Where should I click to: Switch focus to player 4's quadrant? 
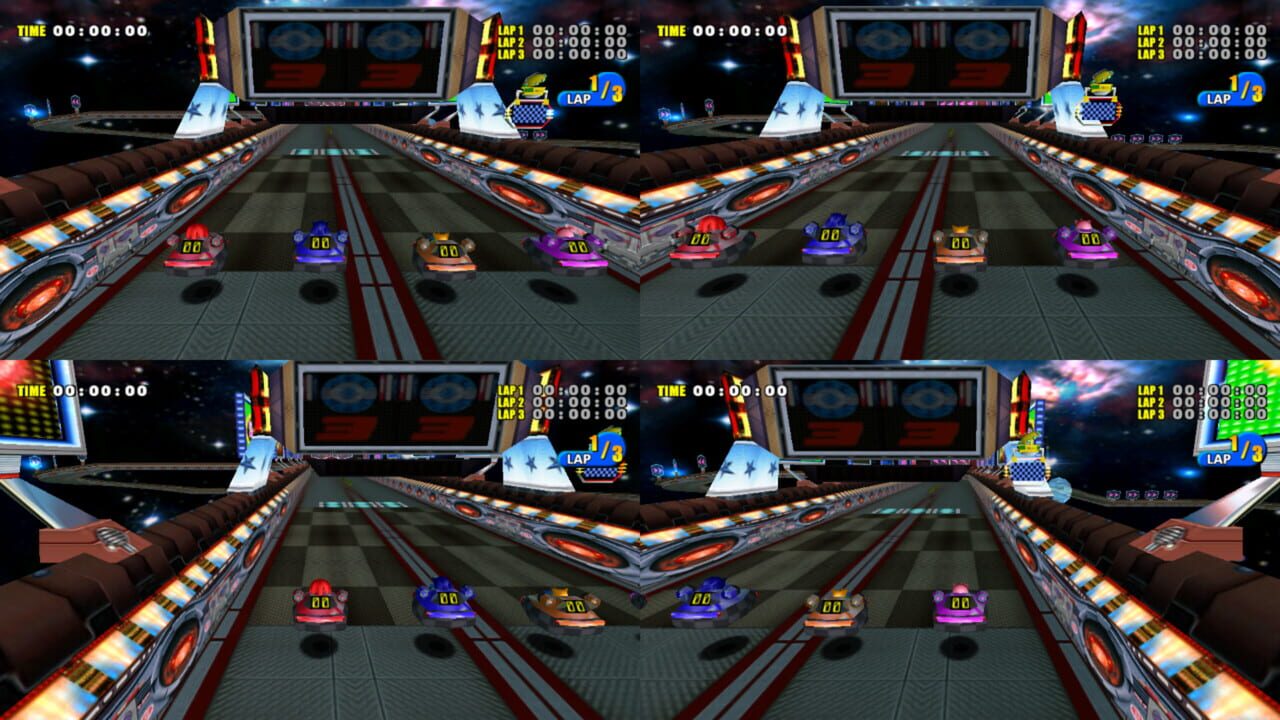point(960,540)
